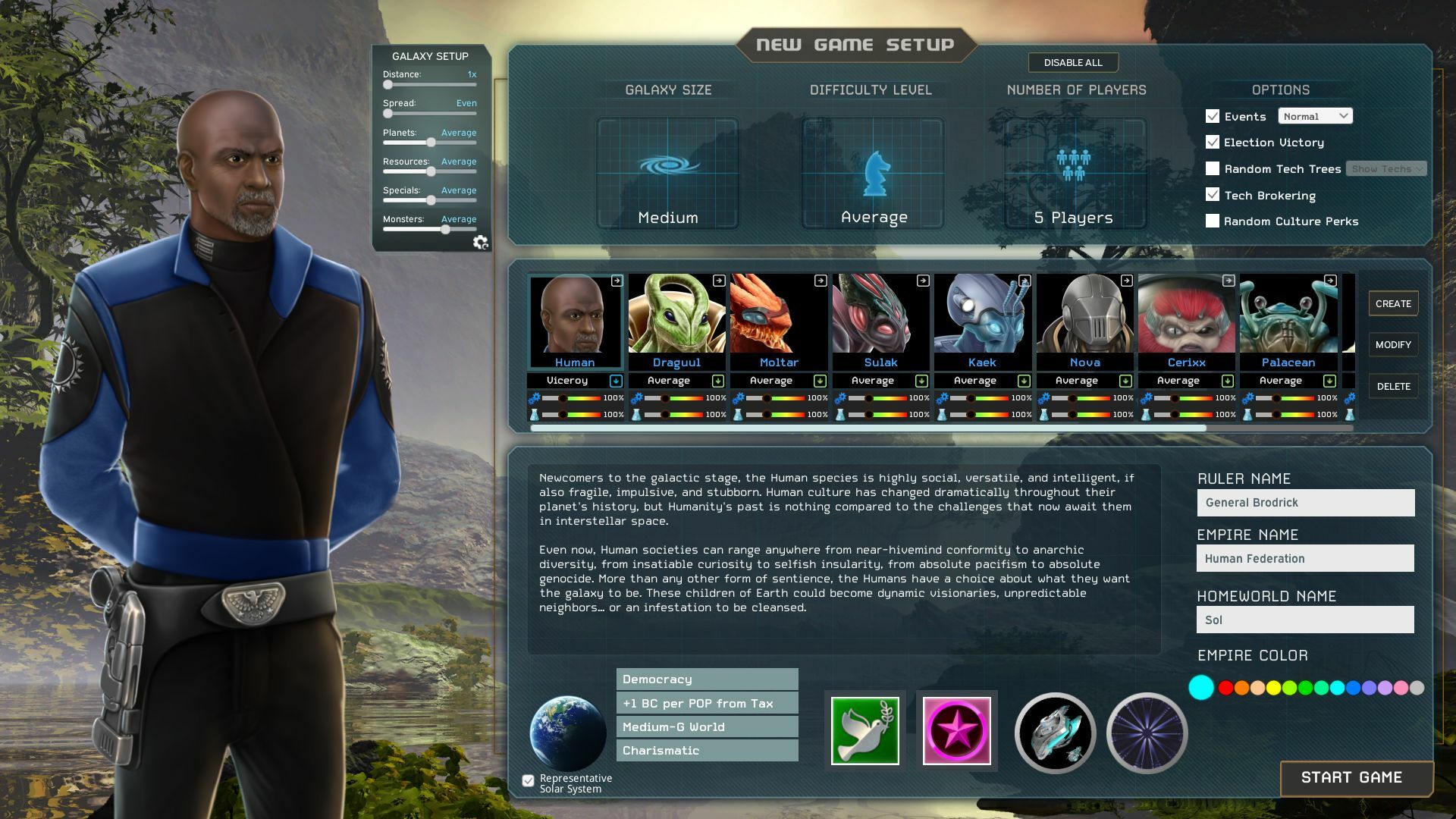This screenshot has height=819, width=1456.
Task: Edit the Ruler Name field
Action: (1305, 503)
